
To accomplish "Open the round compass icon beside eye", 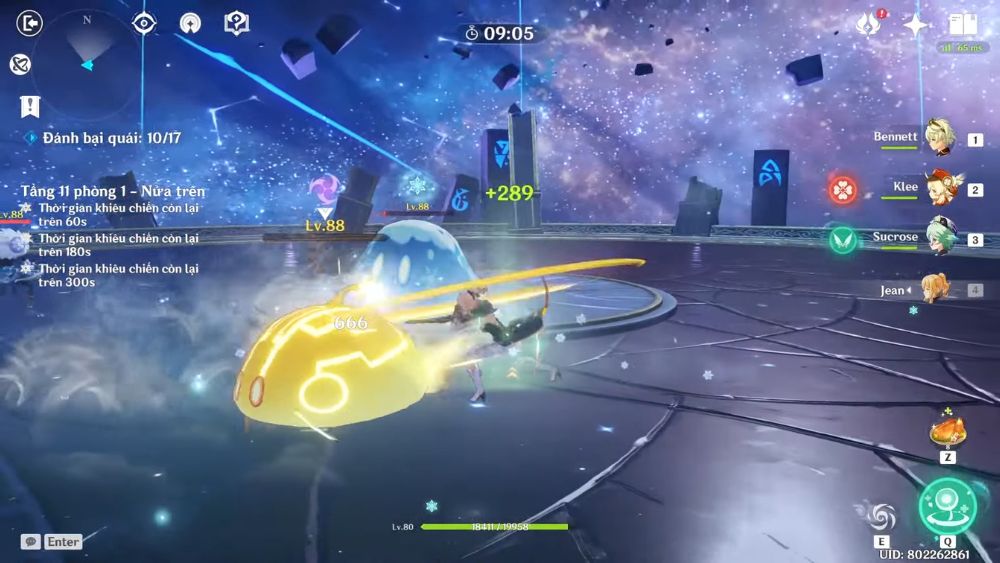I will click(190, 23).
